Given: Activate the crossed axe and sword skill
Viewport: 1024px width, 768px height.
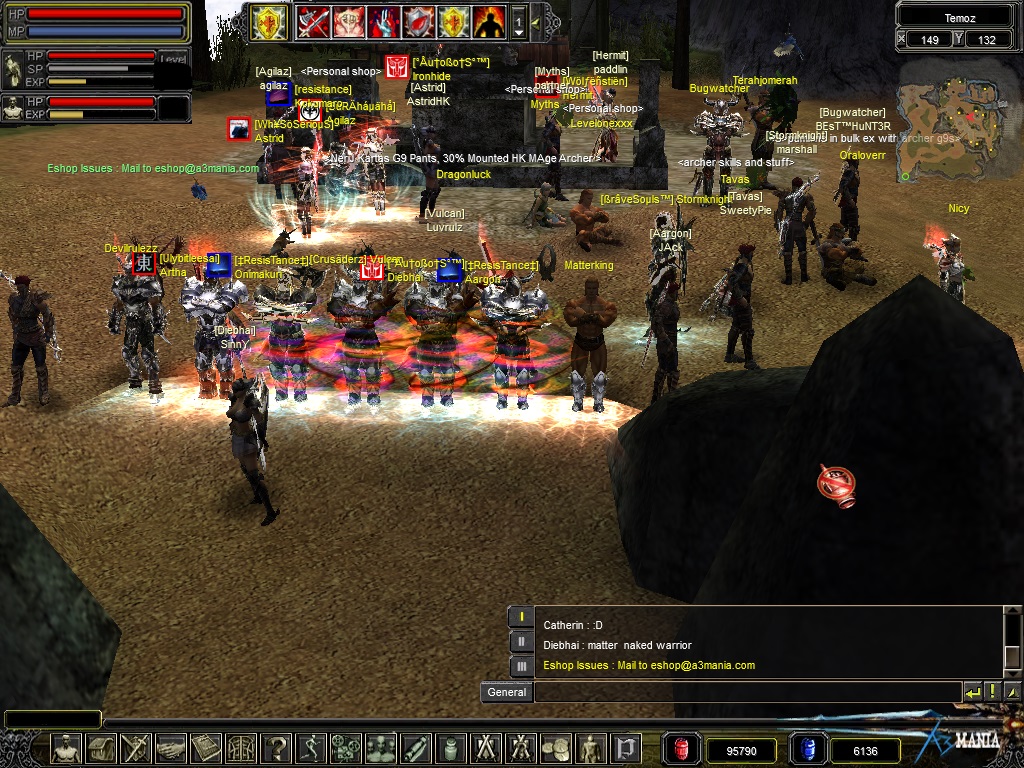Looking at the screenshot, I should pyautogui.click(x=313, y=21).
